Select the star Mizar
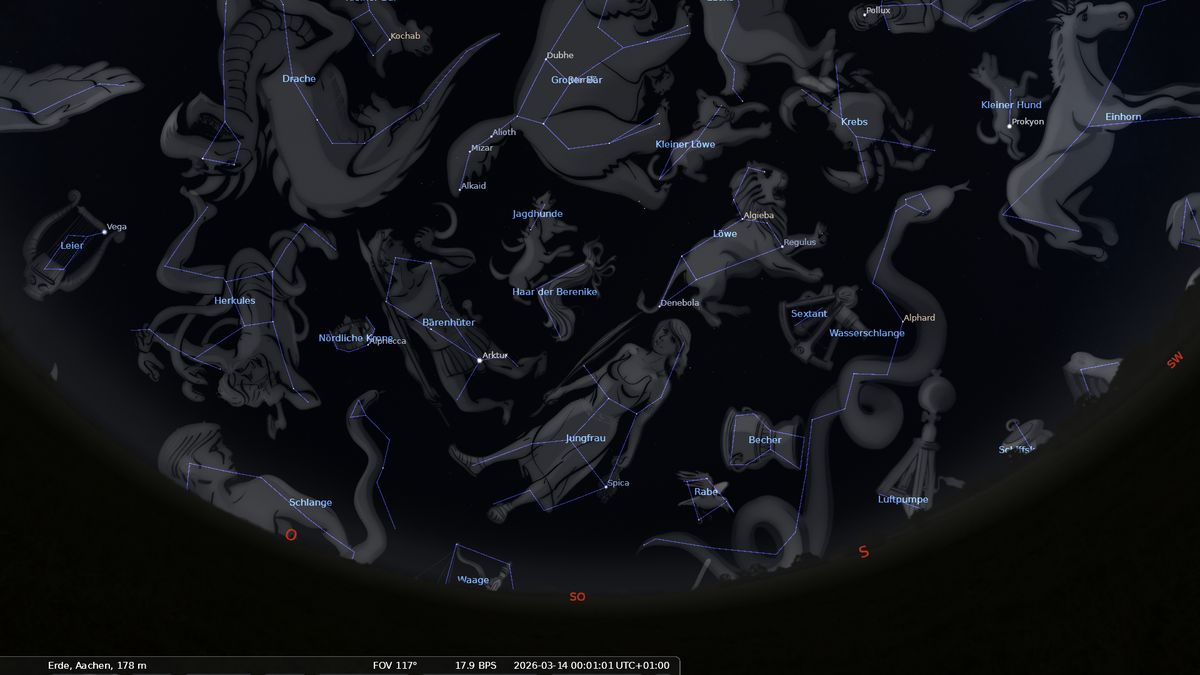This screenshot has width=1200, height=675. click(469, 151)
